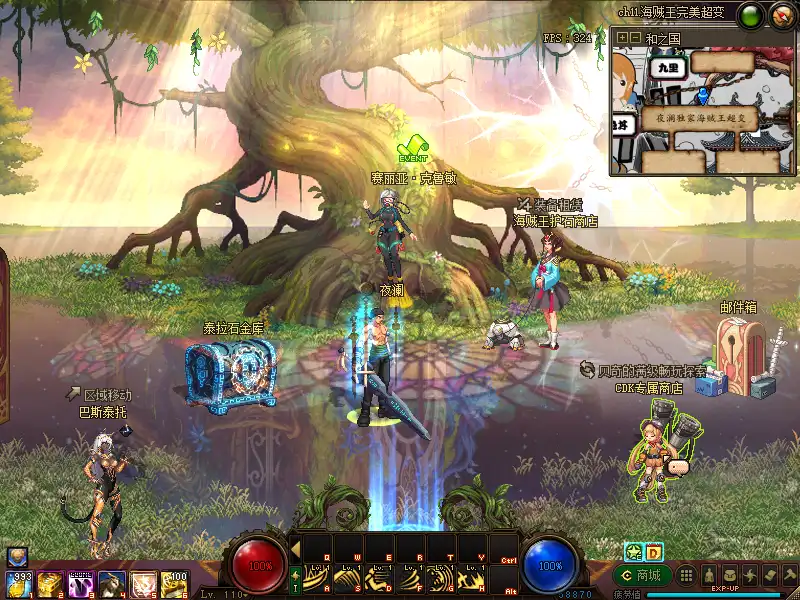Screen dimensions: 800x600
Task: Zoom out the minimap with the minus button
Action: point(635,38)
